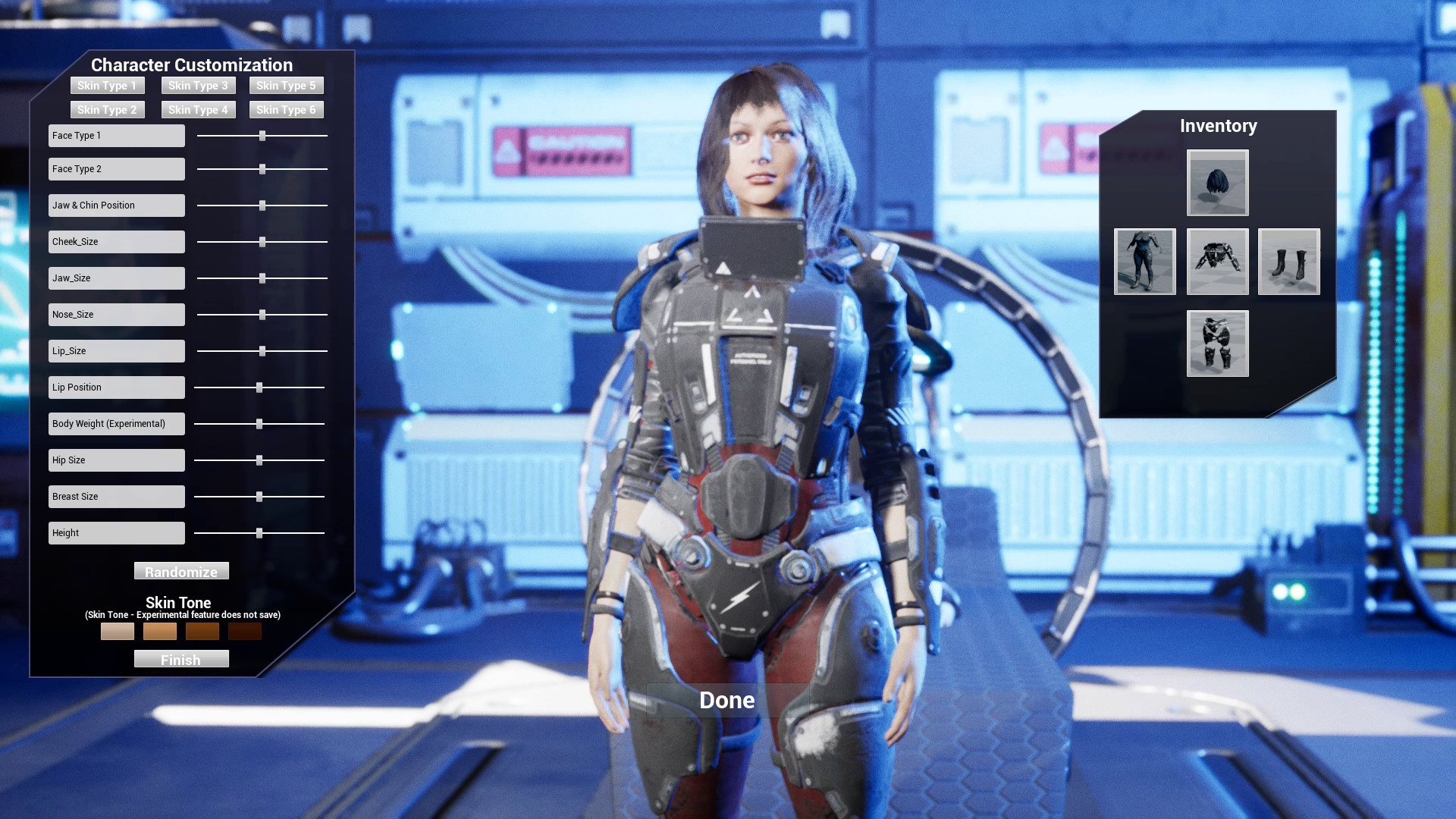This screenshot has width=1456, height=819.
Task: Choose the second Skin Tone swatch
Action: click(159, 631)
